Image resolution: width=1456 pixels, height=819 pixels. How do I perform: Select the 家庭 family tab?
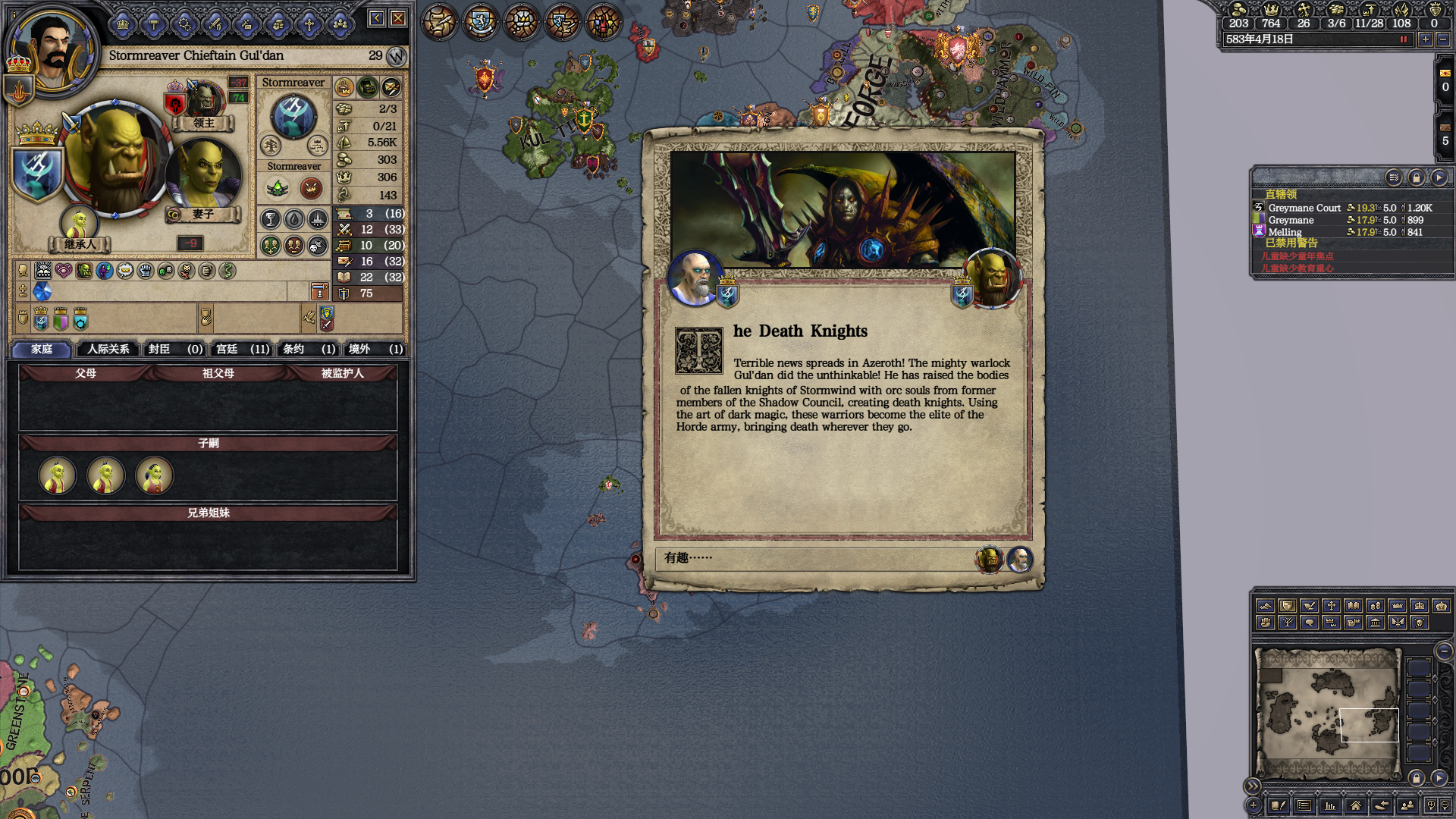click(x=42, y=349)
